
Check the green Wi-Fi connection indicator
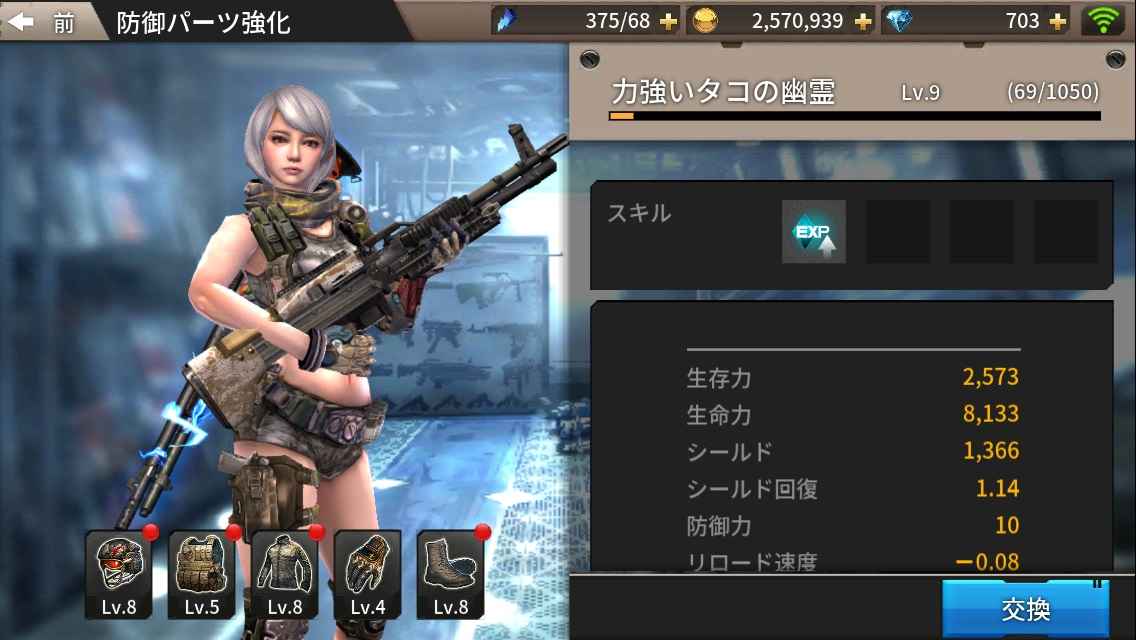pos(1101,20)
